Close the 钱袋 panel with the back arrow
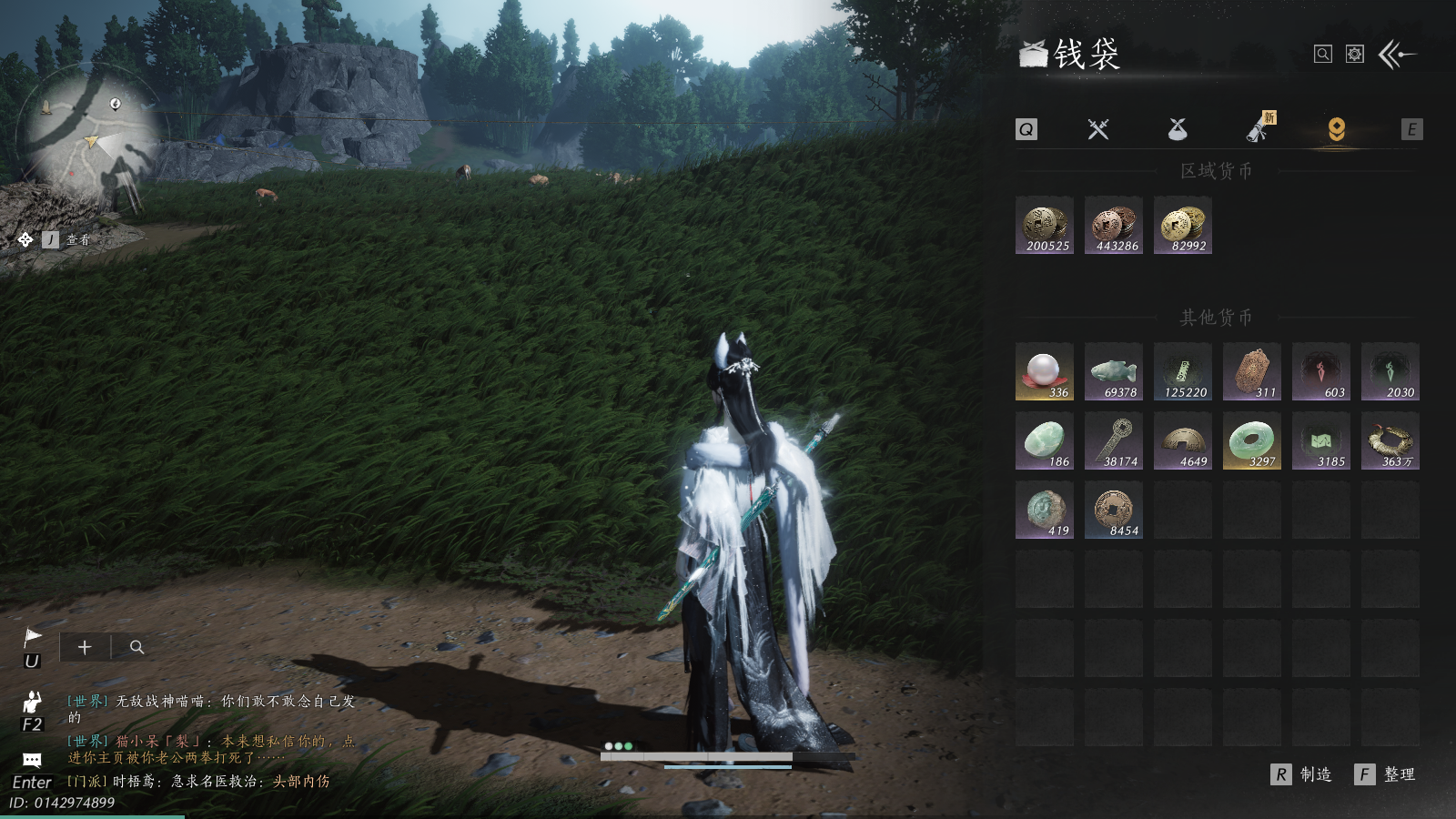Viewport: 1456px width, 819px height. coord(1398,55)
